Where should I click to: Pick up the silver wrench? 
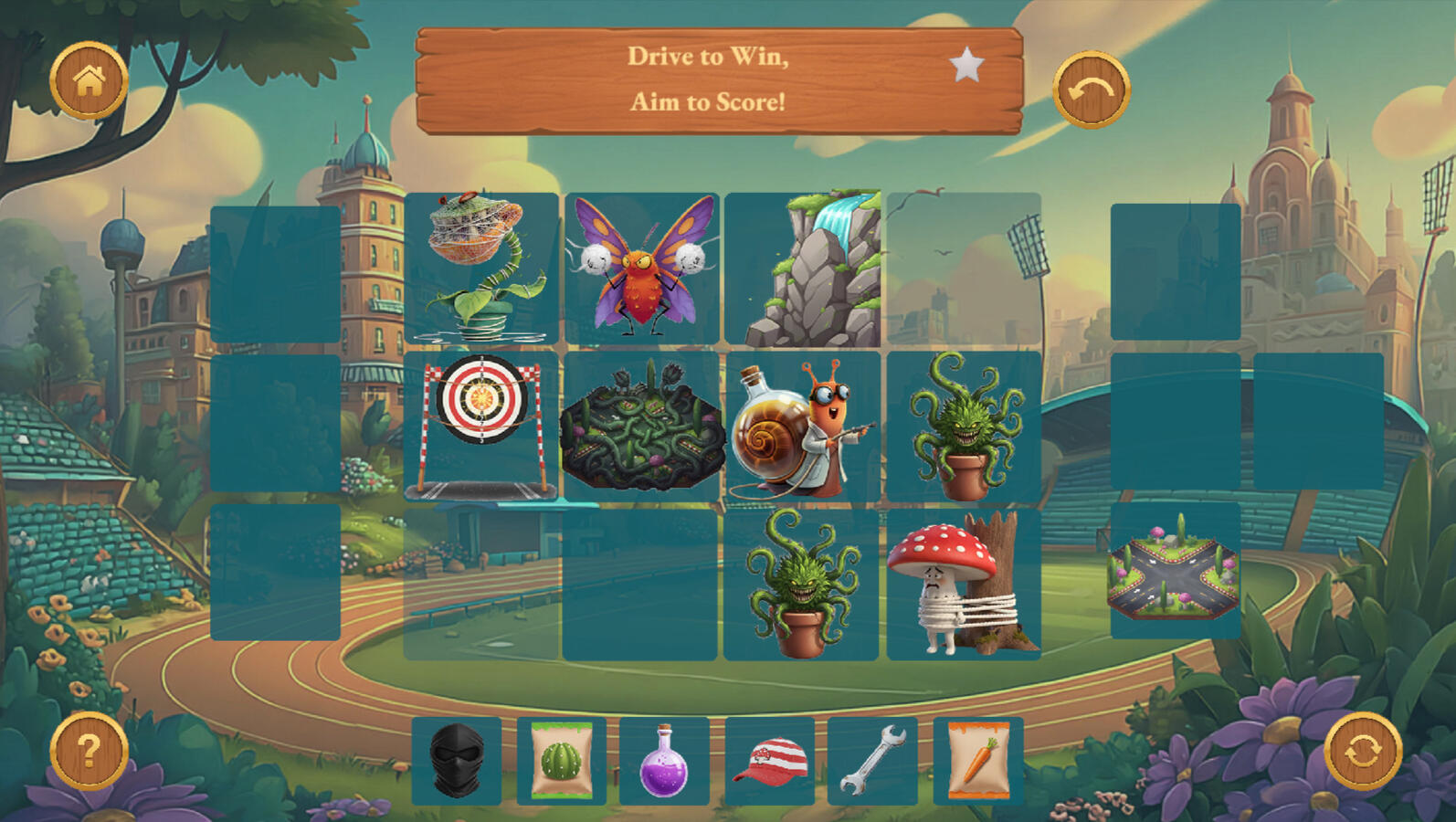tap(872, 761)
